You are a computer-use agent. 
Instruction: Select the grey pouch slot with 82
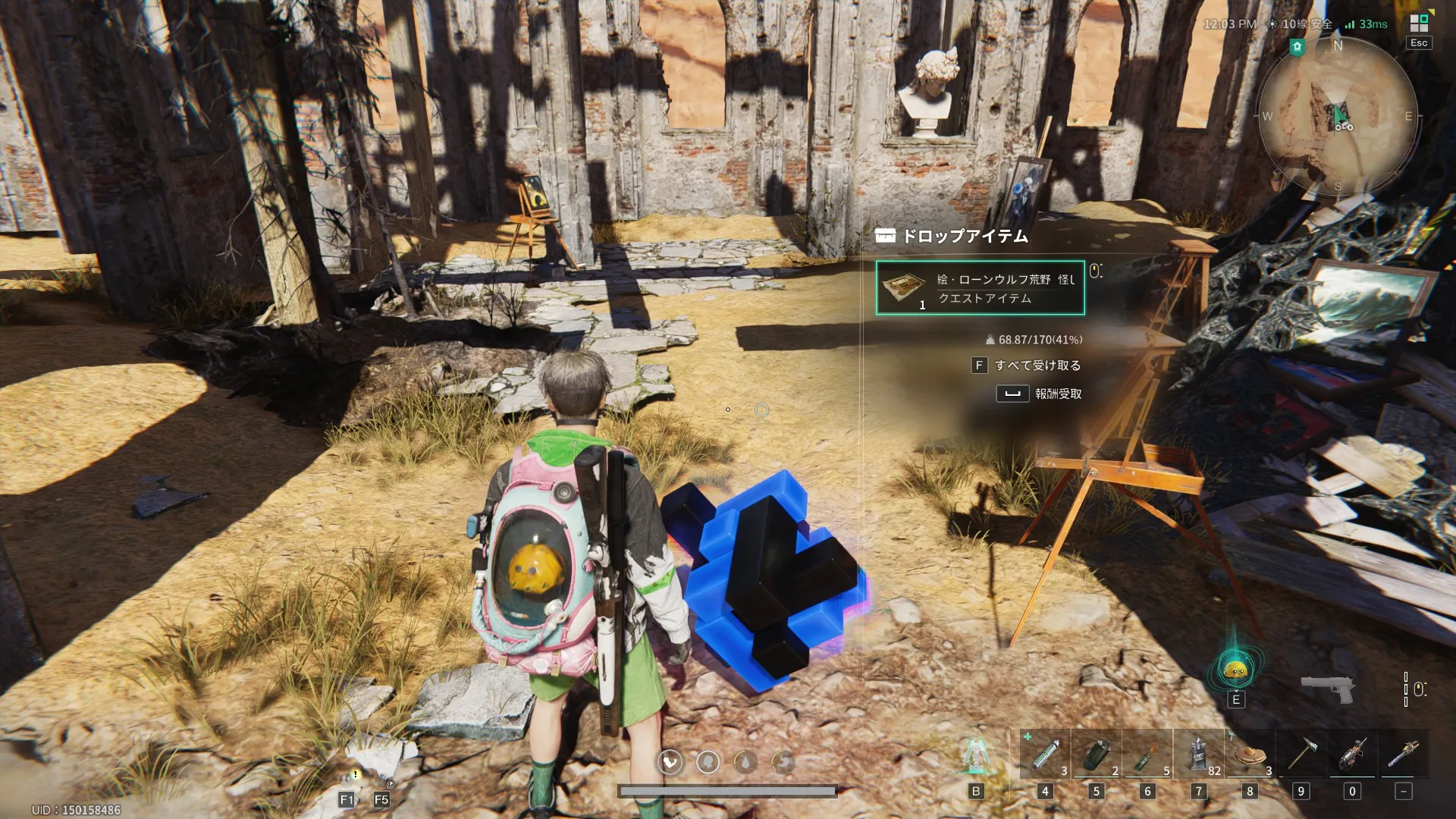[1199, 755]
